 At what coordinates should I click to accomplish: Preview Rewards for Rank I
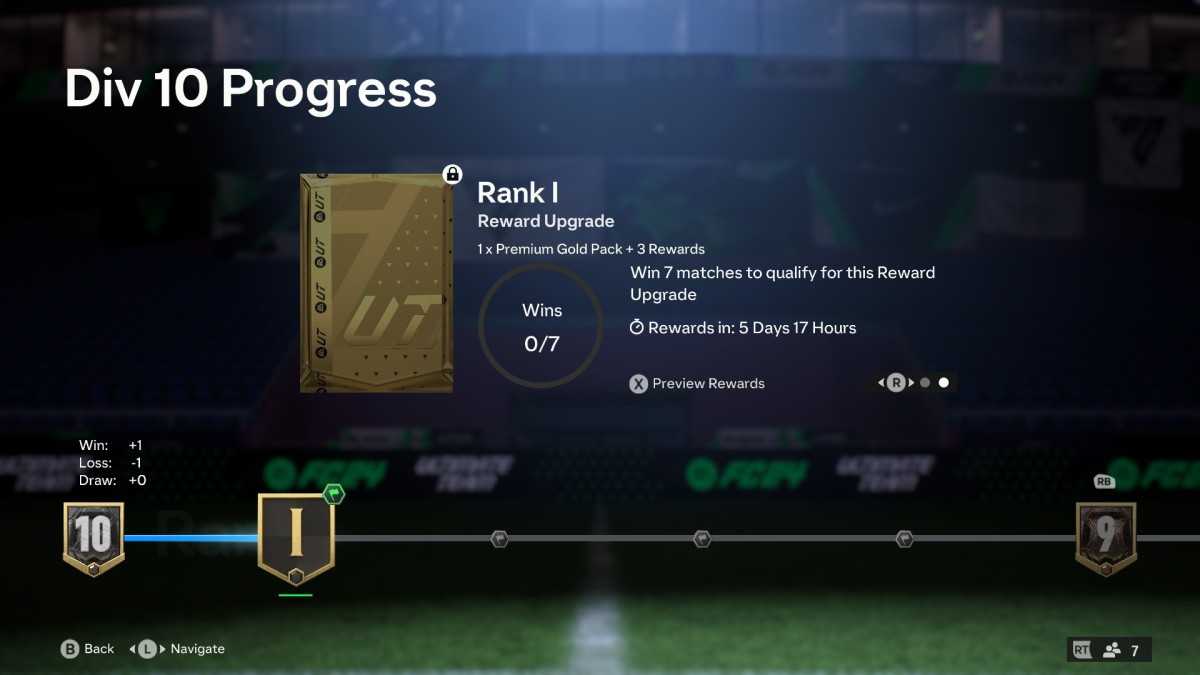click(697, 383)
